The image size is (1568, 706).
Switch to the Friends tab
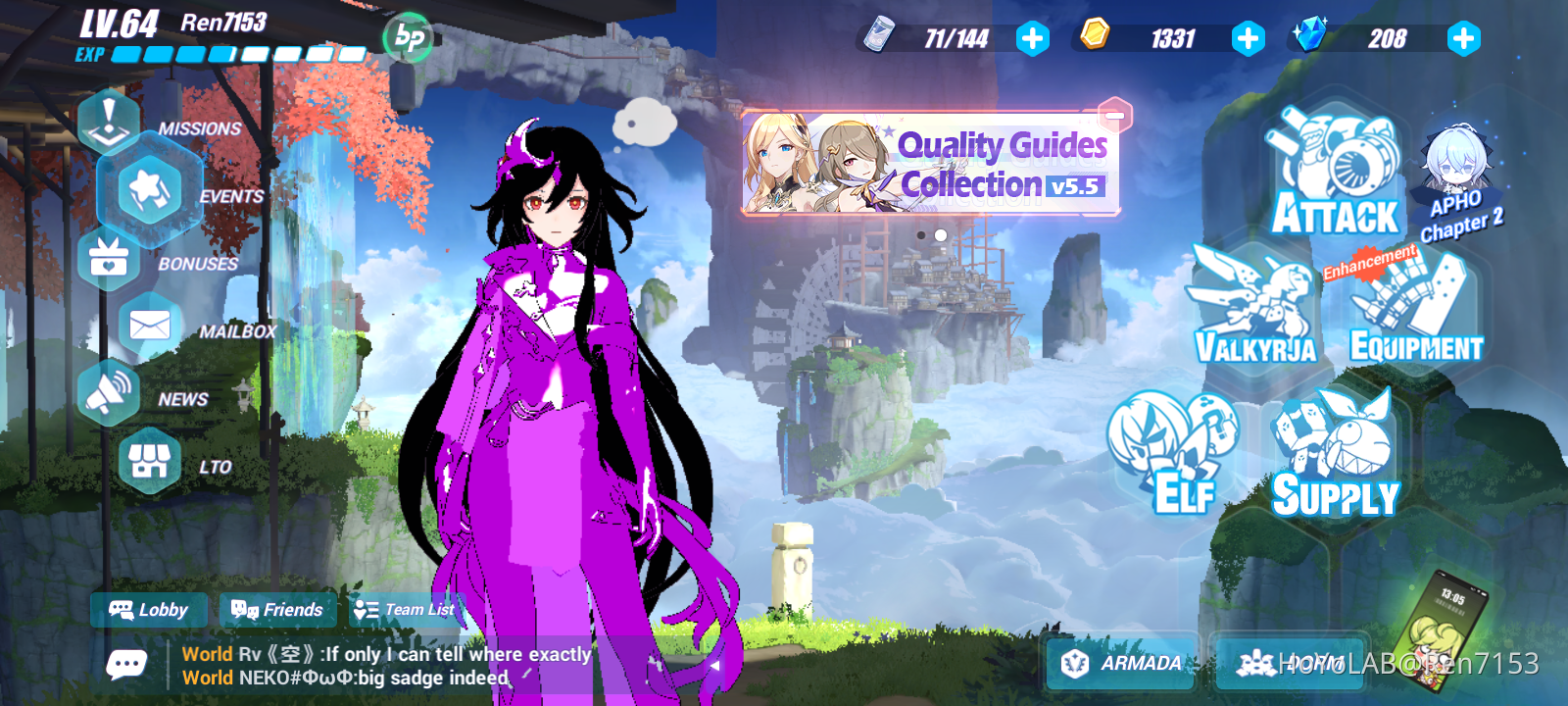coord(277,610)
